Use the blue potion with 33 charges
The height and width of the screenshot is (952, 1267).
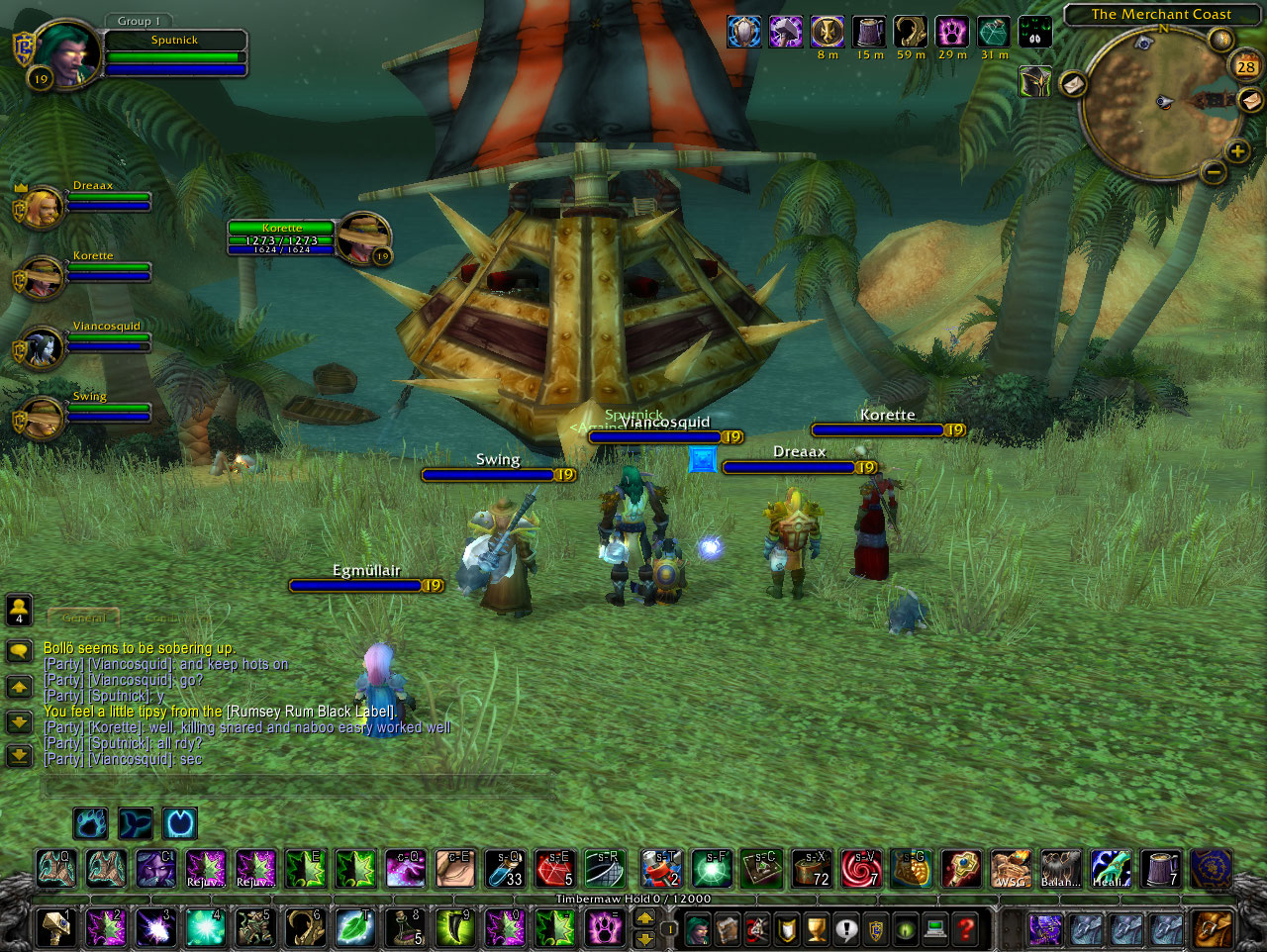click(505, 869)
